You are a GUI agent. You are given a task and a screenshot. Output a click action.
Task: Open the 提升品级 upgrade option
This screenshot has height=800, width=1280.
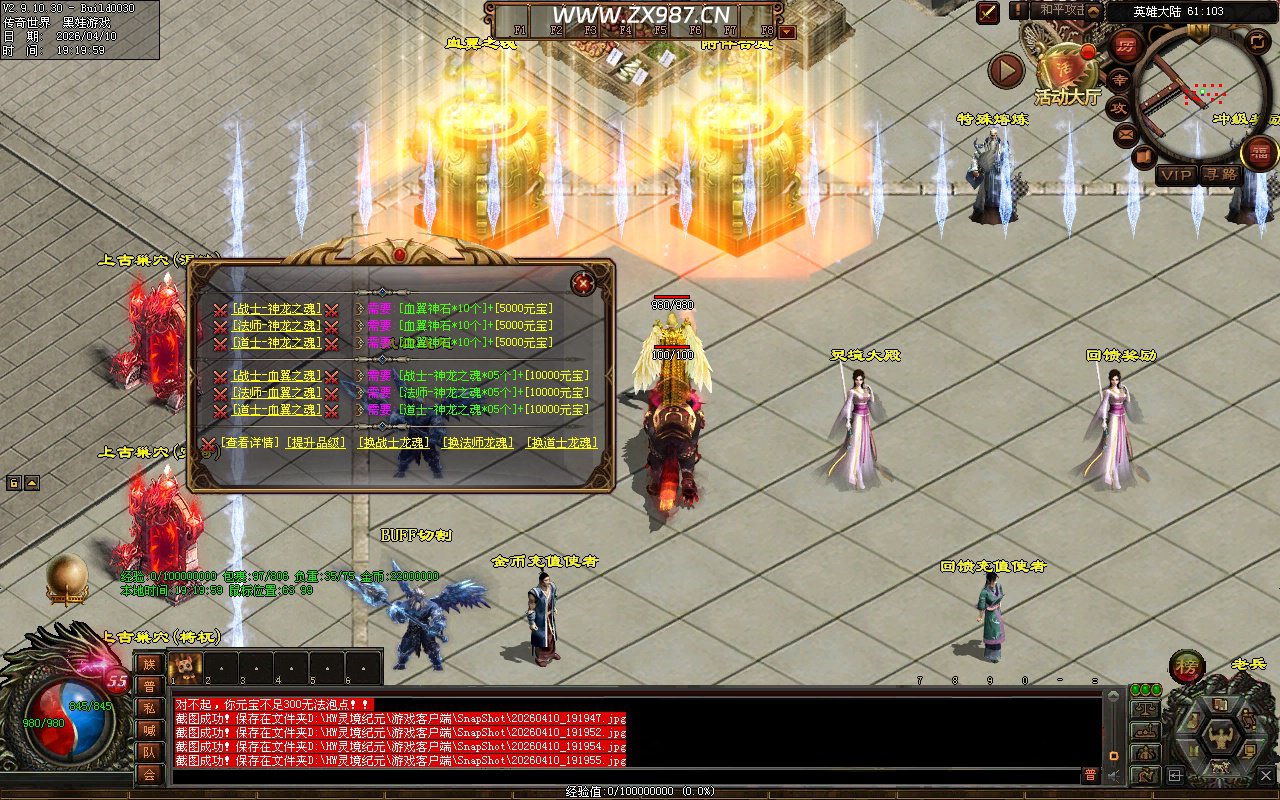(316, 443)
